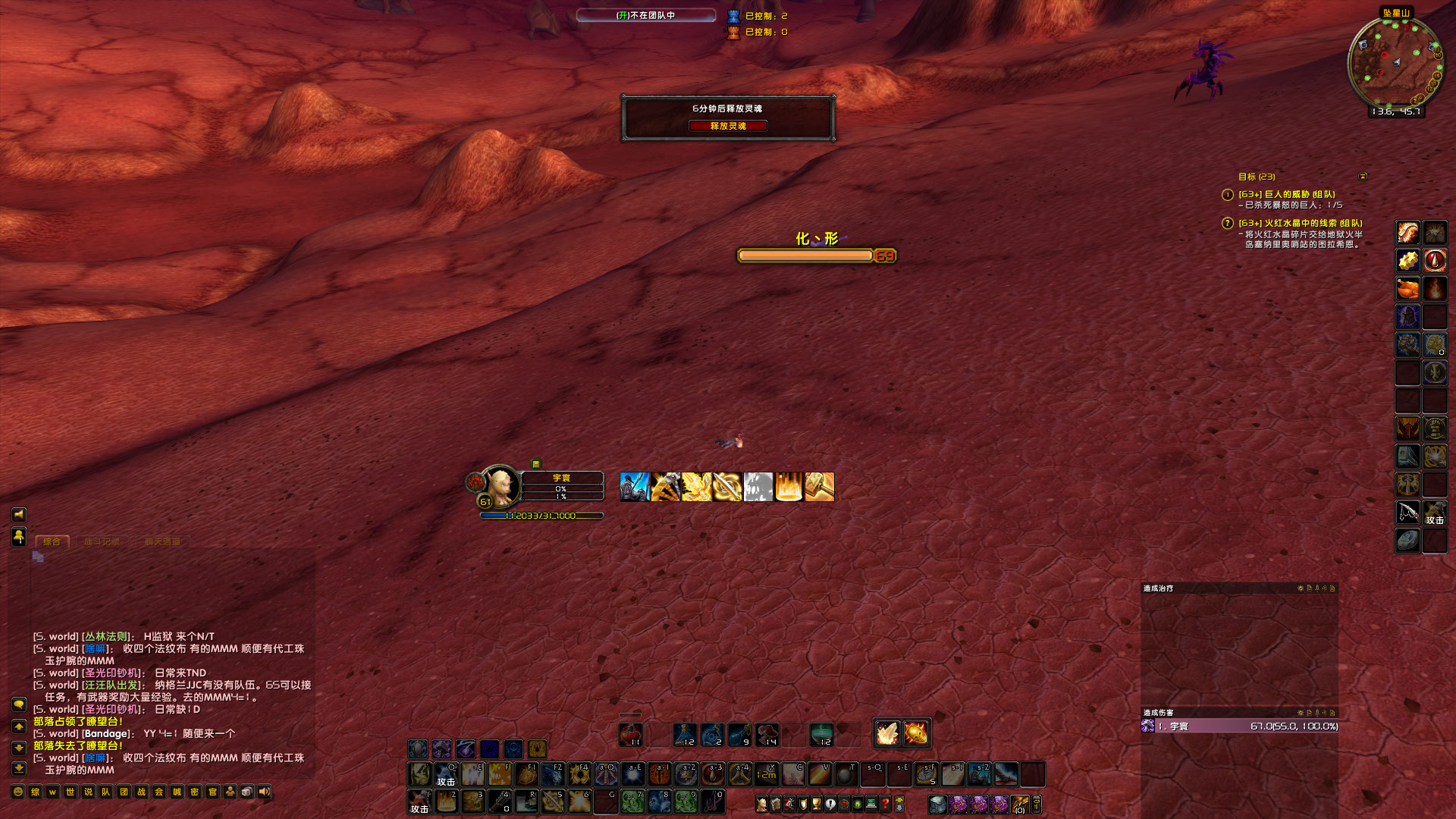Select the character portrait micro menu icon
Image resolution: width=1456 pixels, height=819 pixels.
tap(761, 804)
